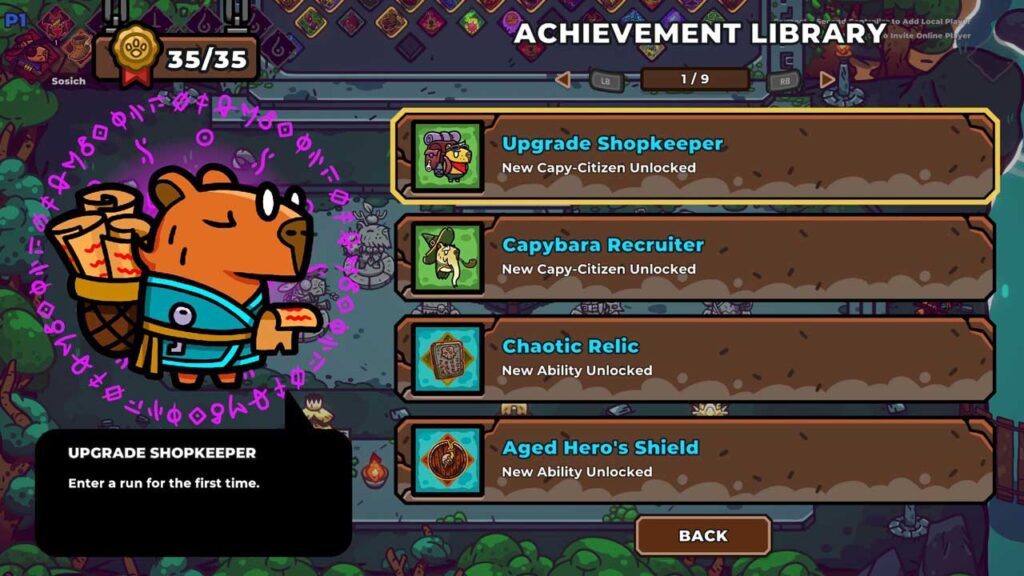1024x576 pixels.
Task: Click the Back button
Action: point(703,535)
